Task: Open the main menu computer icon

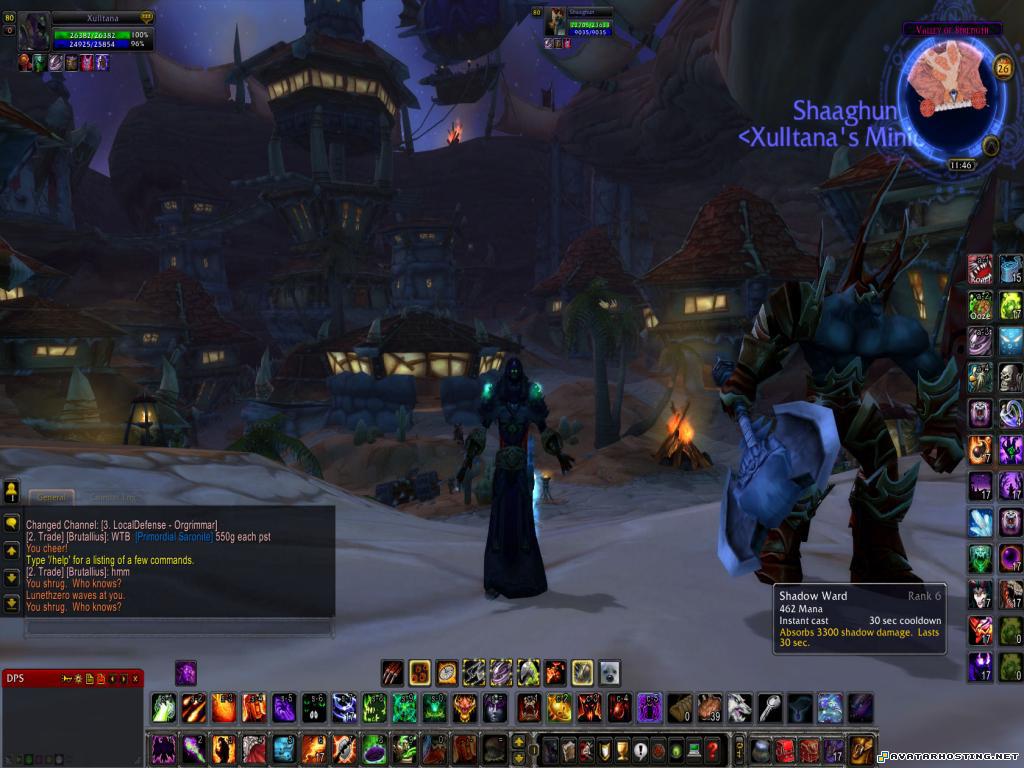Action: [x=693, y=749]
